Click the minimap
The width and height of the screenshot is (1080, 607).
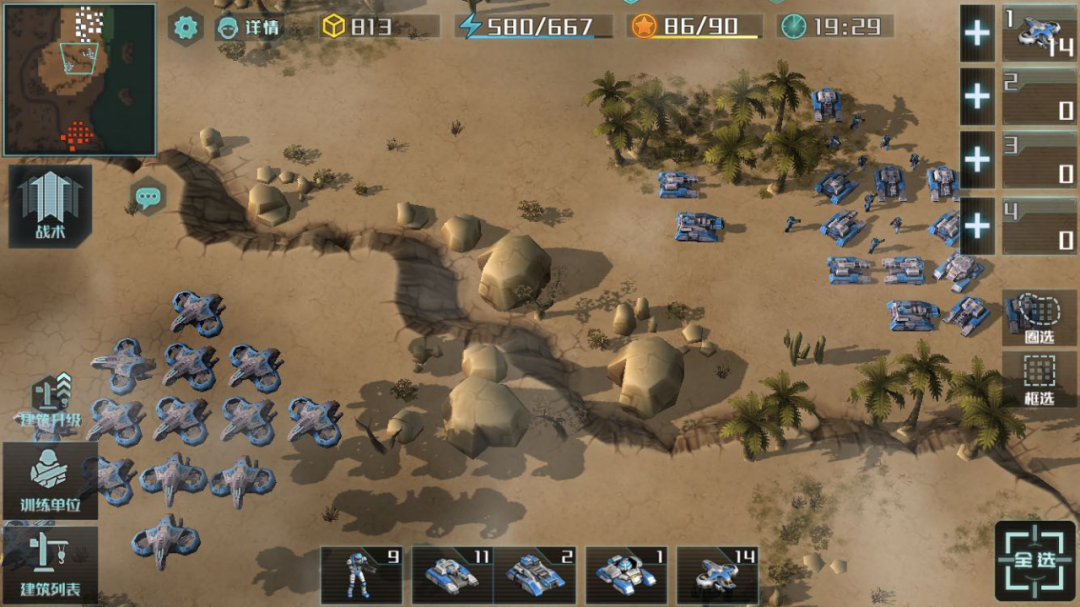pos(80,80)
